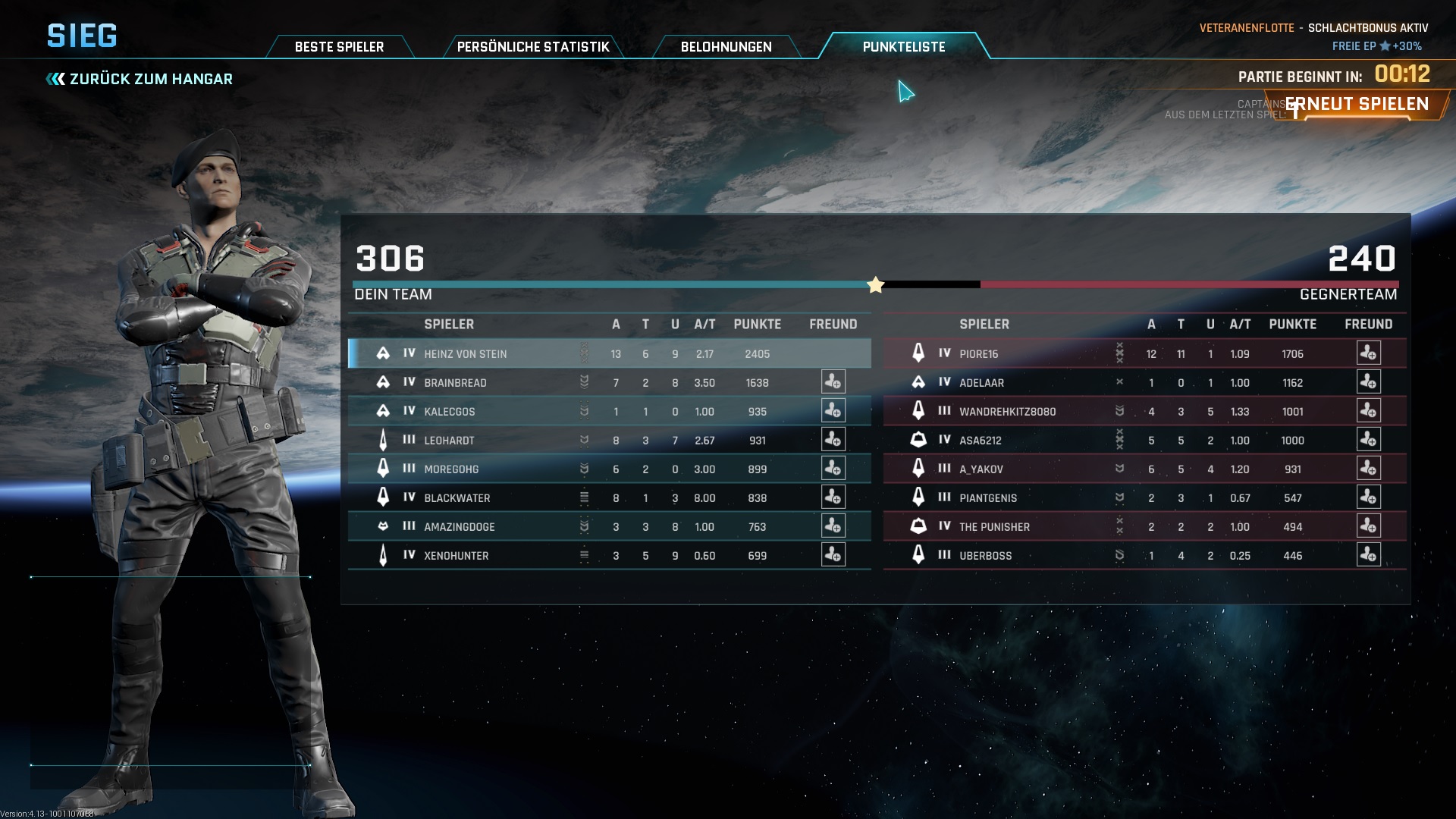1456x819 pixels.
Task: Befriend teammate Xenohunter
Action: click(833, 555)
